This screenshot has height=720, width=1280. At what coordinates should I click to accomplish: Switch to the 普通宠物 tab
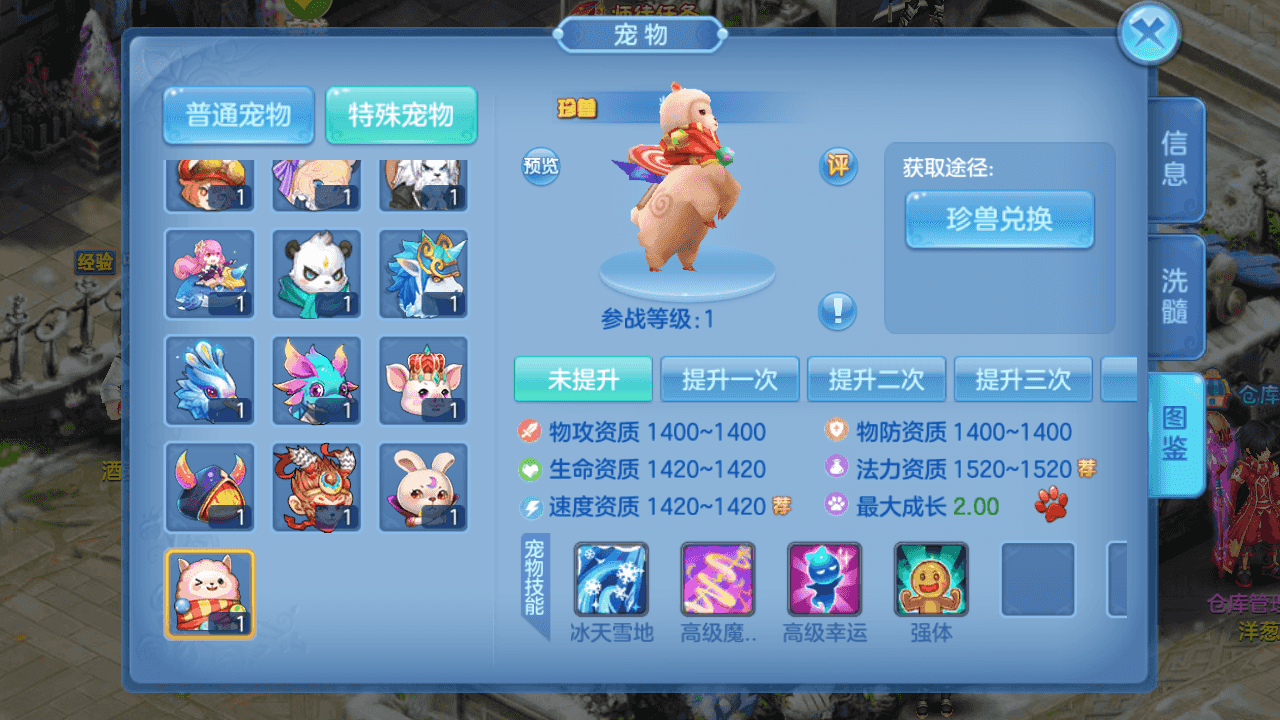pyautogui.click(x=238, y=115)
